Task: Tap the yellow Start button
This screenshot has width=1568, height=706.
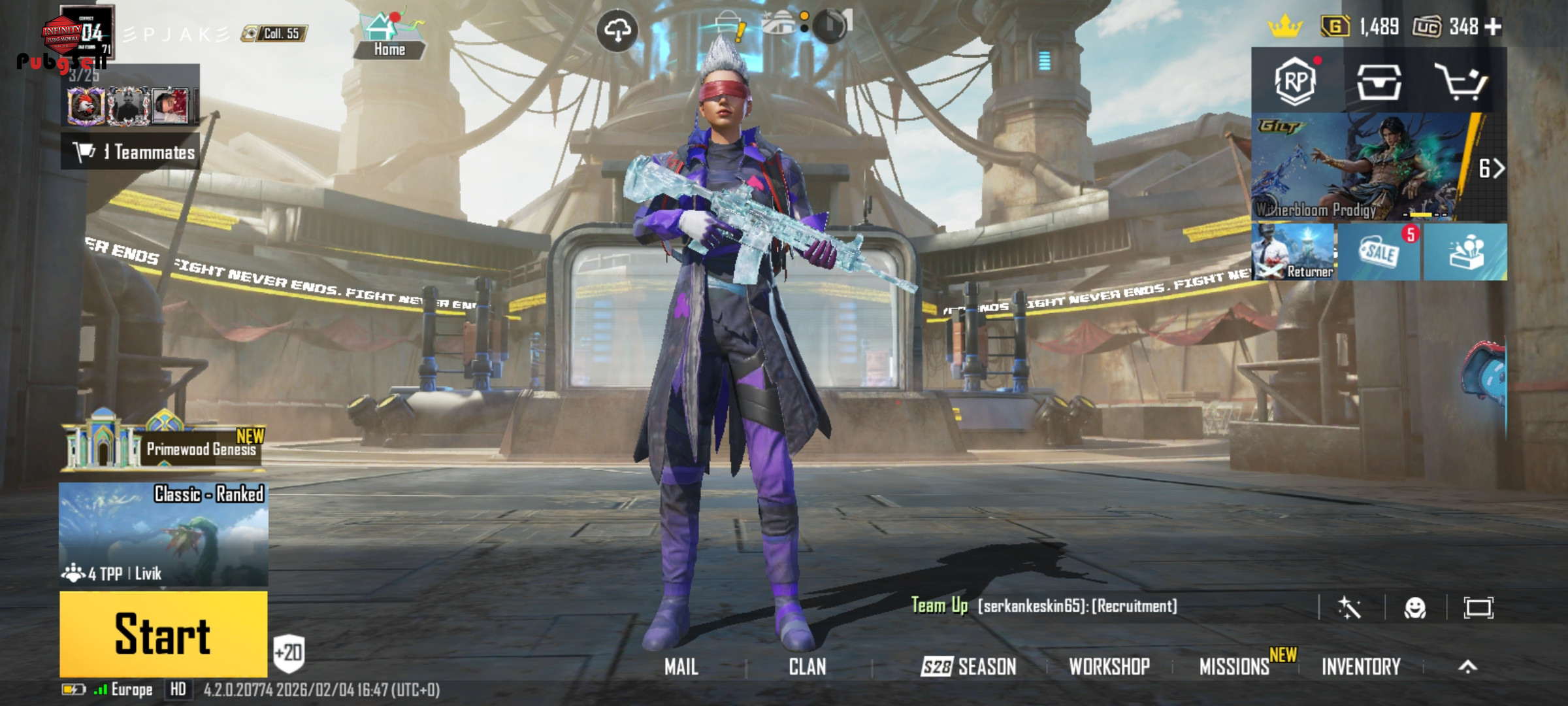Action: (x=163, y=633)
